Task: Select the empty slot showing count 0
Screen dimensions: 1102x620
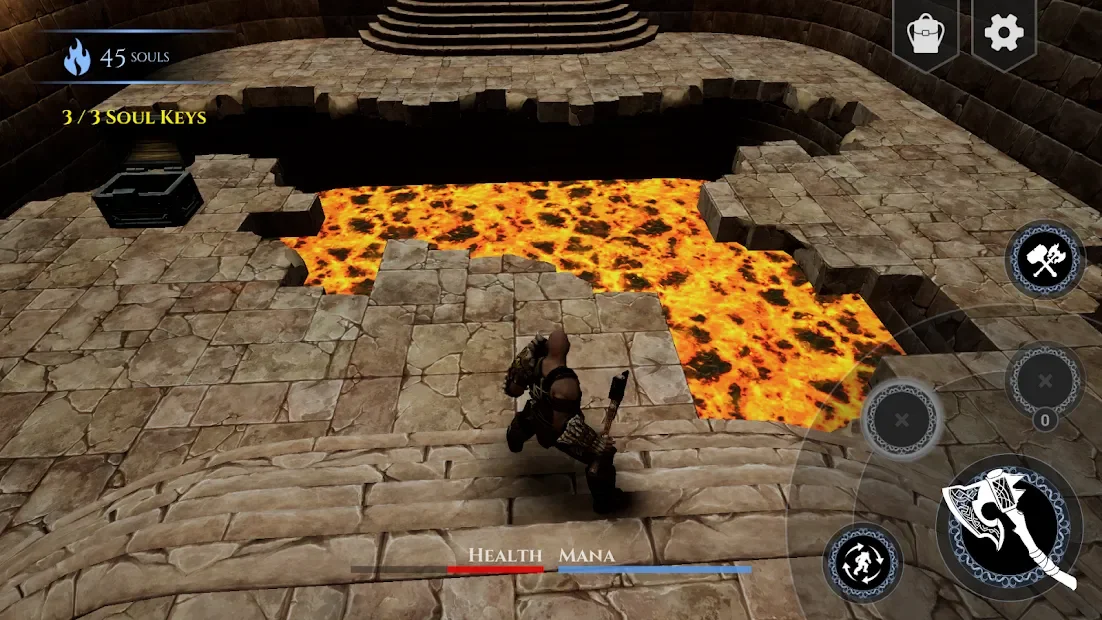Action: 1045,381
